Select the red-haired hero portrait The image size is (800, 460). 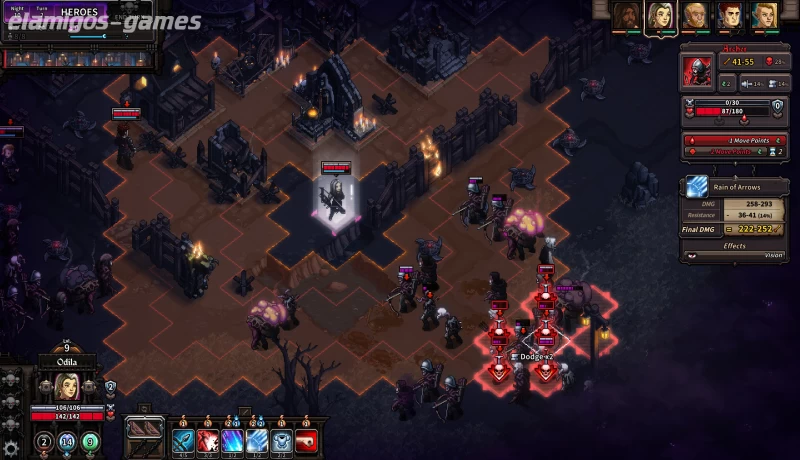tap(729, 15)
